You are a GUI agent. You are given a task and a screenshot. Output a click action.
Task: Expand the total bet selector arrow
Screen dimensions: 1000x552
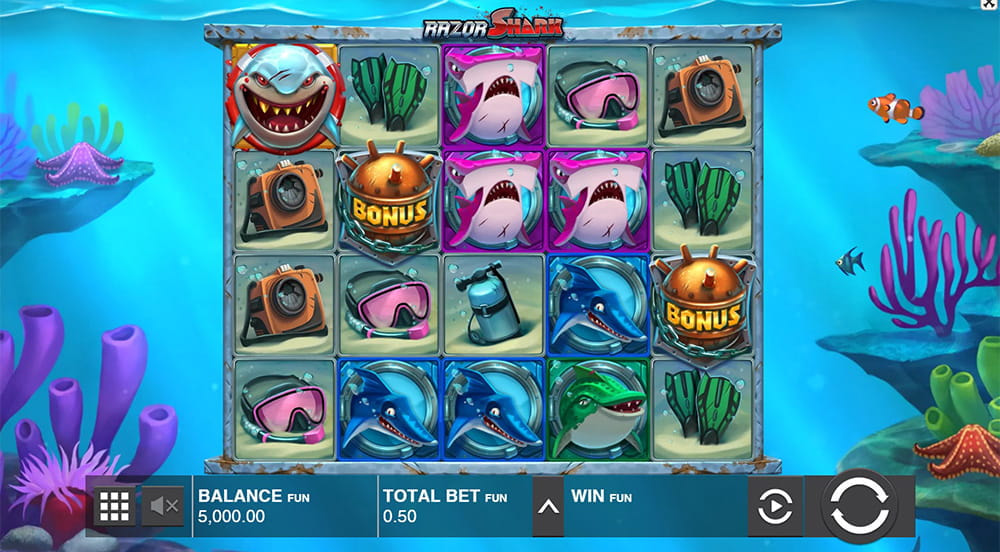[x=547, y=506]
